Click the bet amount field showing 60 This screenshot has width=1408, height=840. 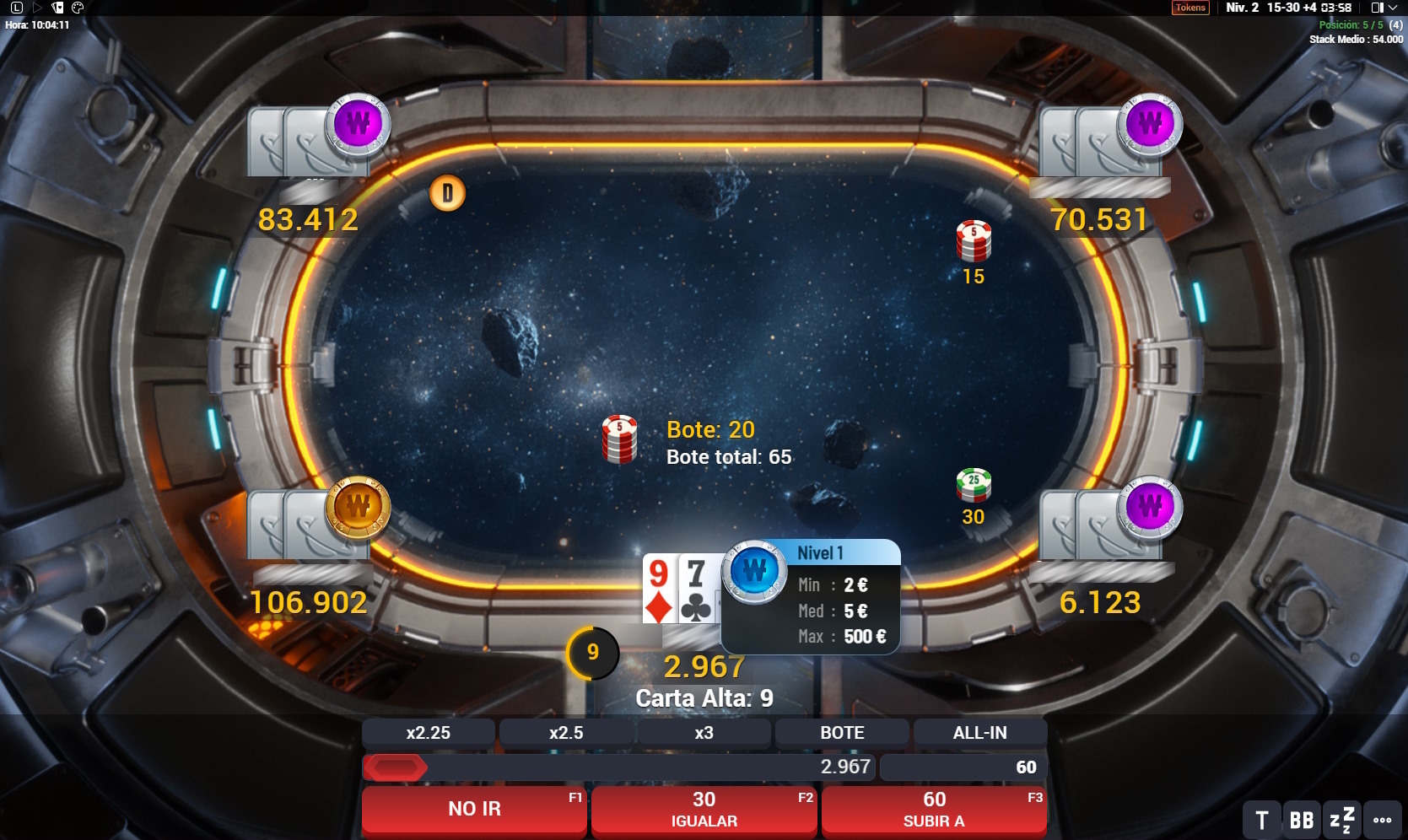962,767
